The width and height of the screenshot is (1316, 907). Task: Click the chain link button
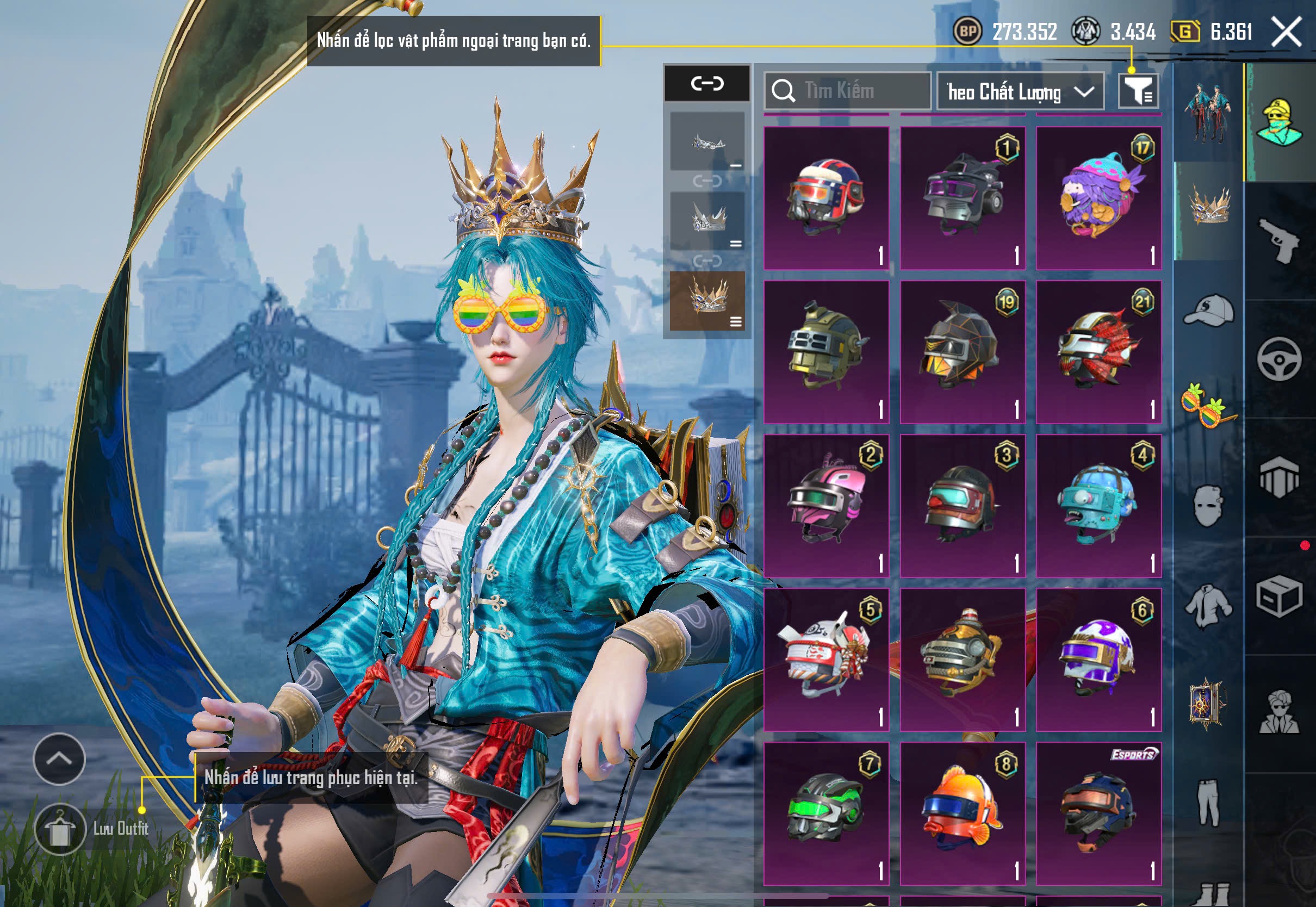pos(707,84)
